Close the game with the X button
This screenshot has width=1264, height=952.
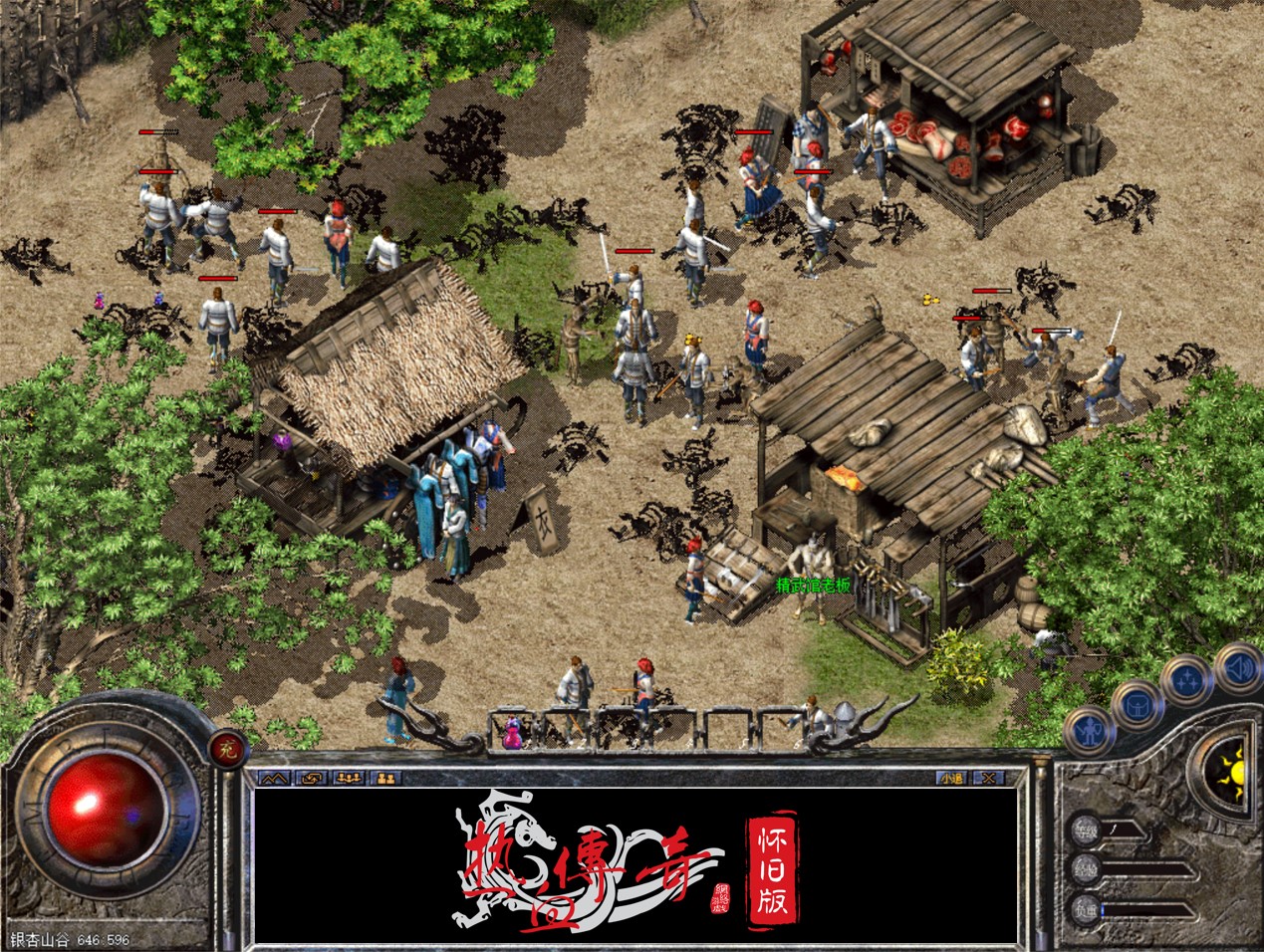pyautogui.click(x=988, y=778)
